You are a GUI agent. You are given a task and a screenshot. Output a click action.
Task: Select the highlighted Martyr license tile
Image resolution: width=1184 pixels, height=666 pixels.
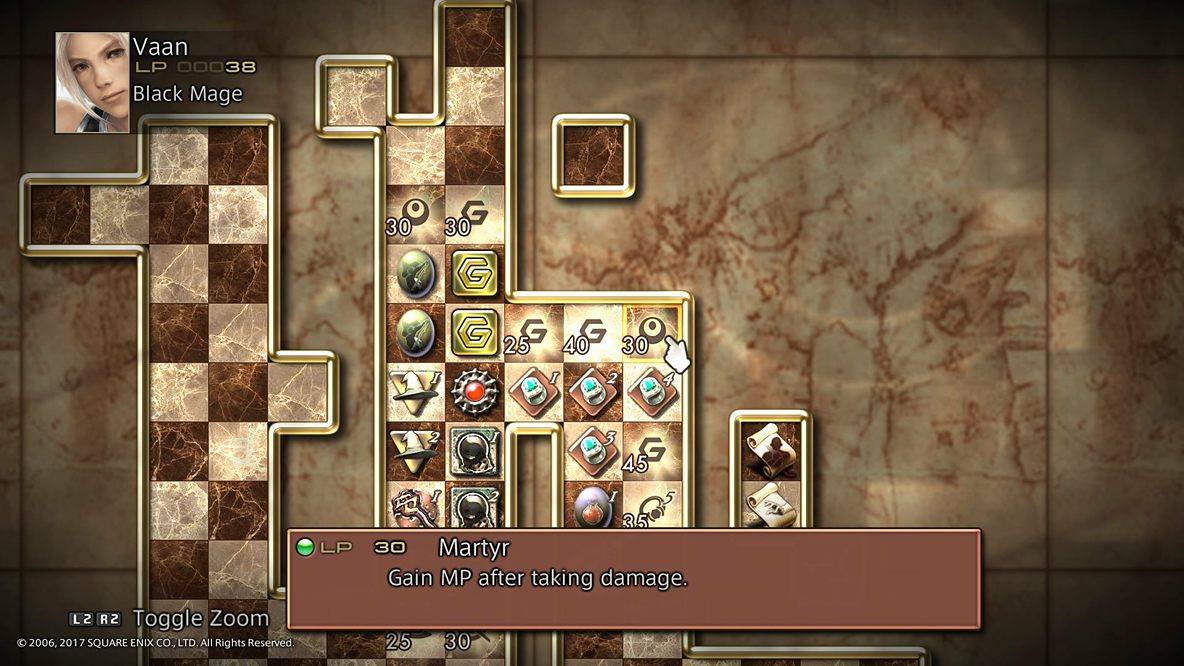[x=651, y=333]
